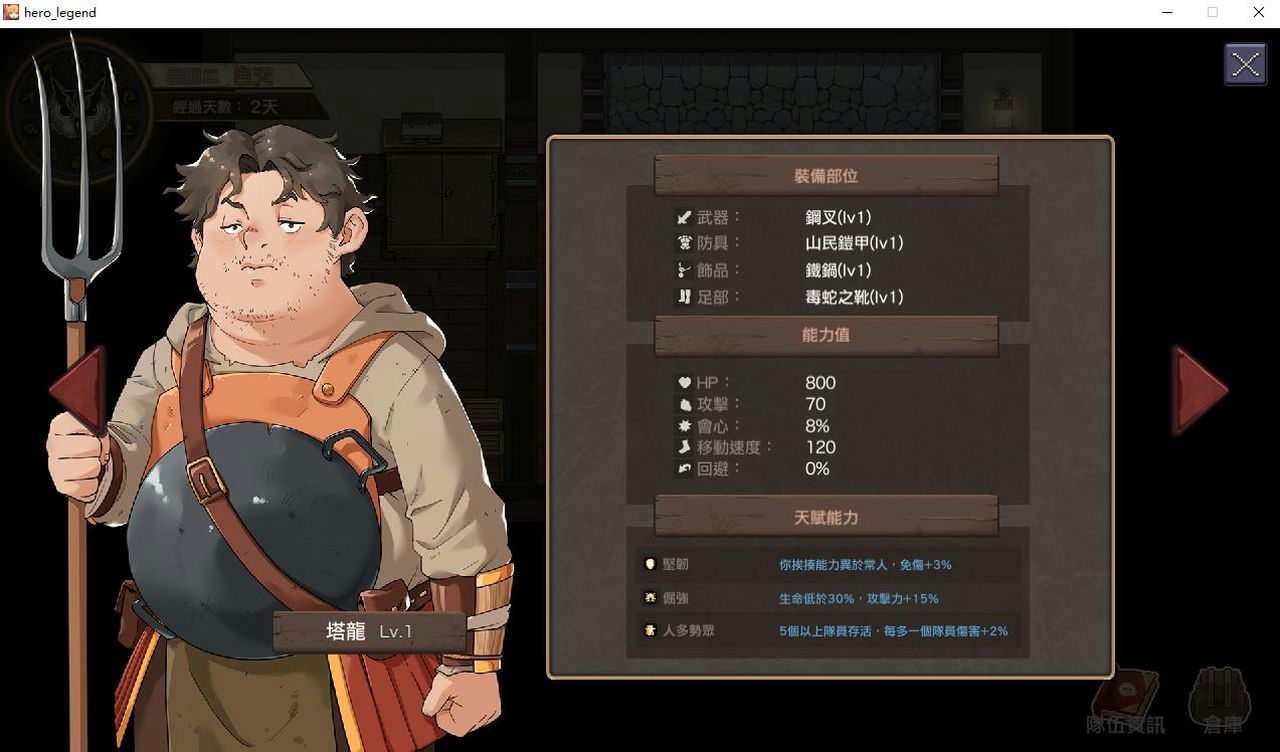Open the next character with the right arrow
This screenshot has width=1280, height=752.
[x=1199, y=390]
